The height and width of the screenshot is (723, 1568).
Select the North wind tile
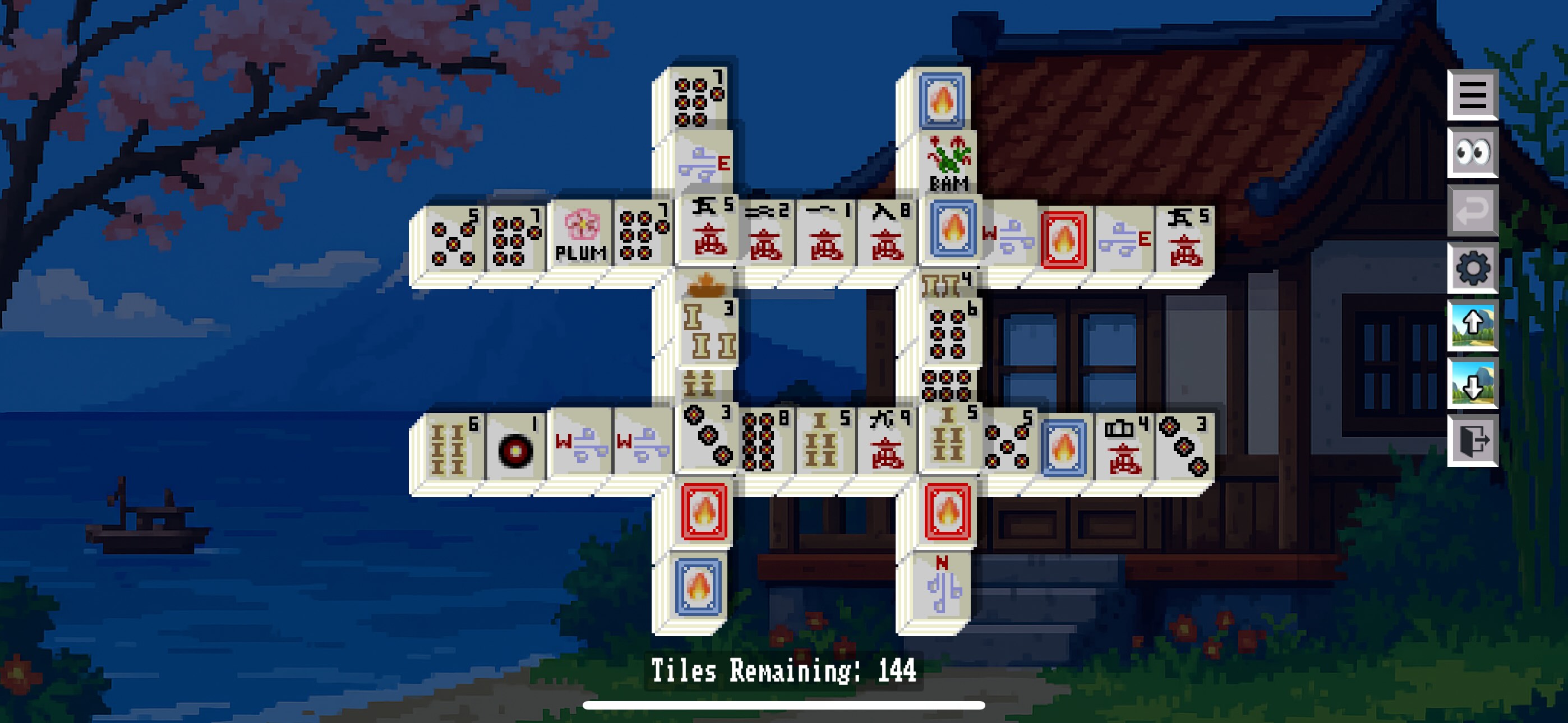point(942,587)
